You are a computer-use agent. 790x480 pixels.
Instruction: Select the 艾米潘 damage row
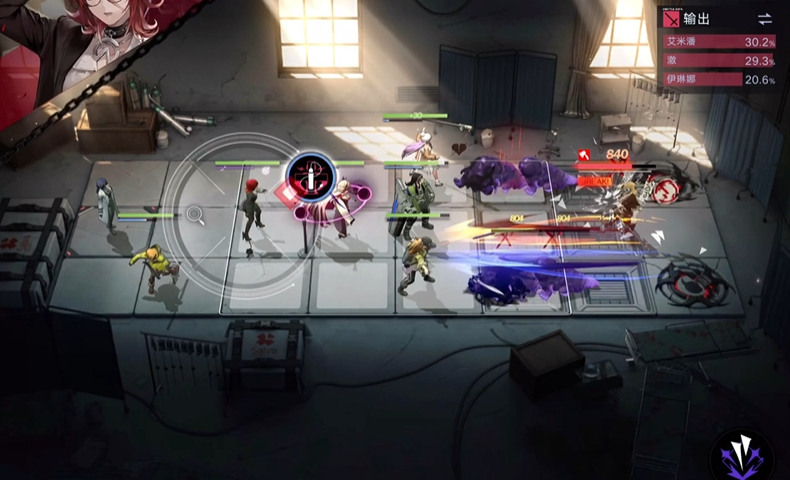[719, 42]
